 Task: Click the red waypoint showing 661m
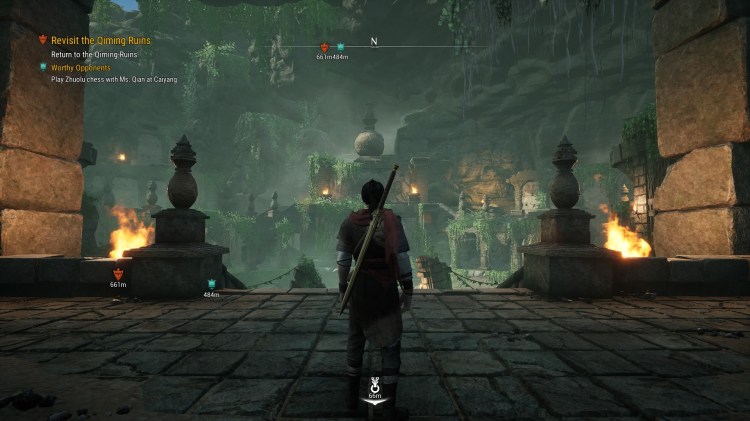(x=118, y=273)
